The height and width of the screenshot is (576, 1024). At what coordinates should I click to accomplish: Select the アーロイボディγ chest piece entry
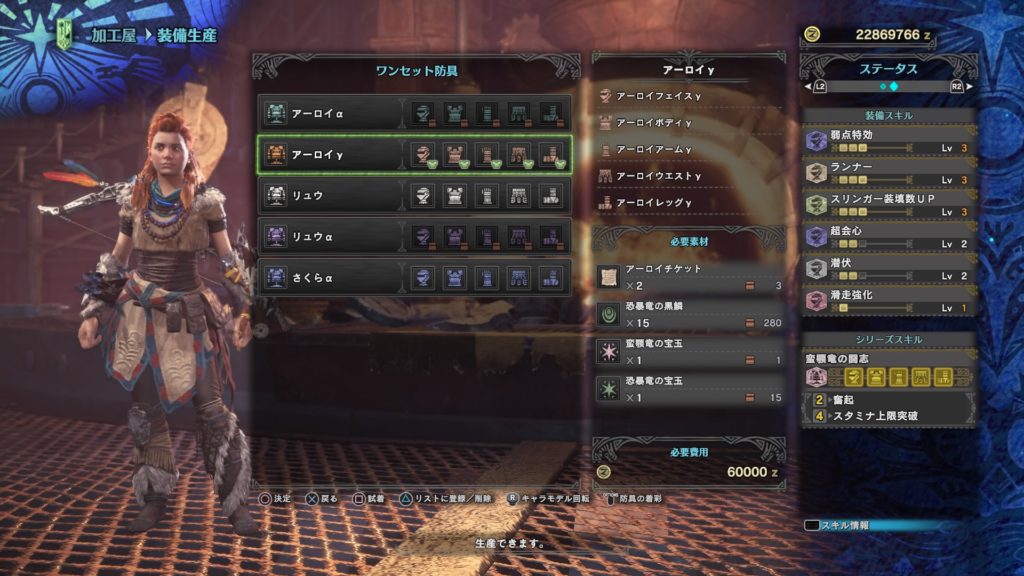[688, 123]
